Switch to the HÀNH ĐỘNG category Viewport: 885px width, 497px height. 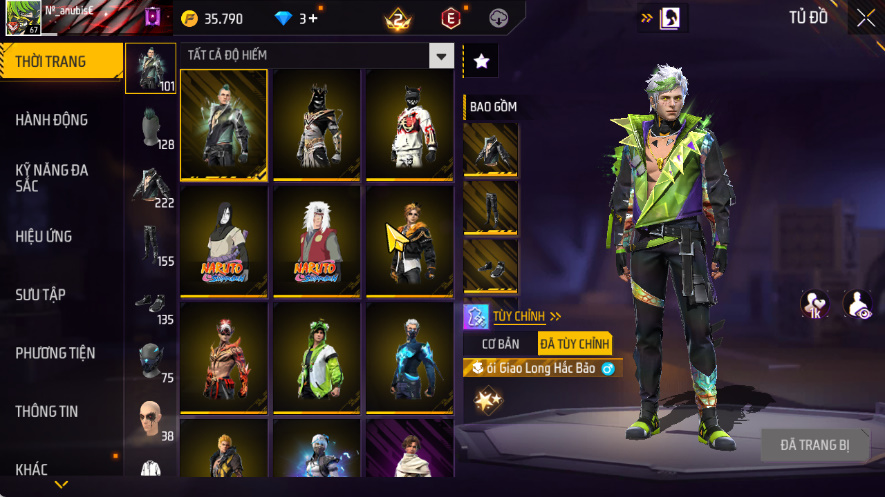point(52,120)
